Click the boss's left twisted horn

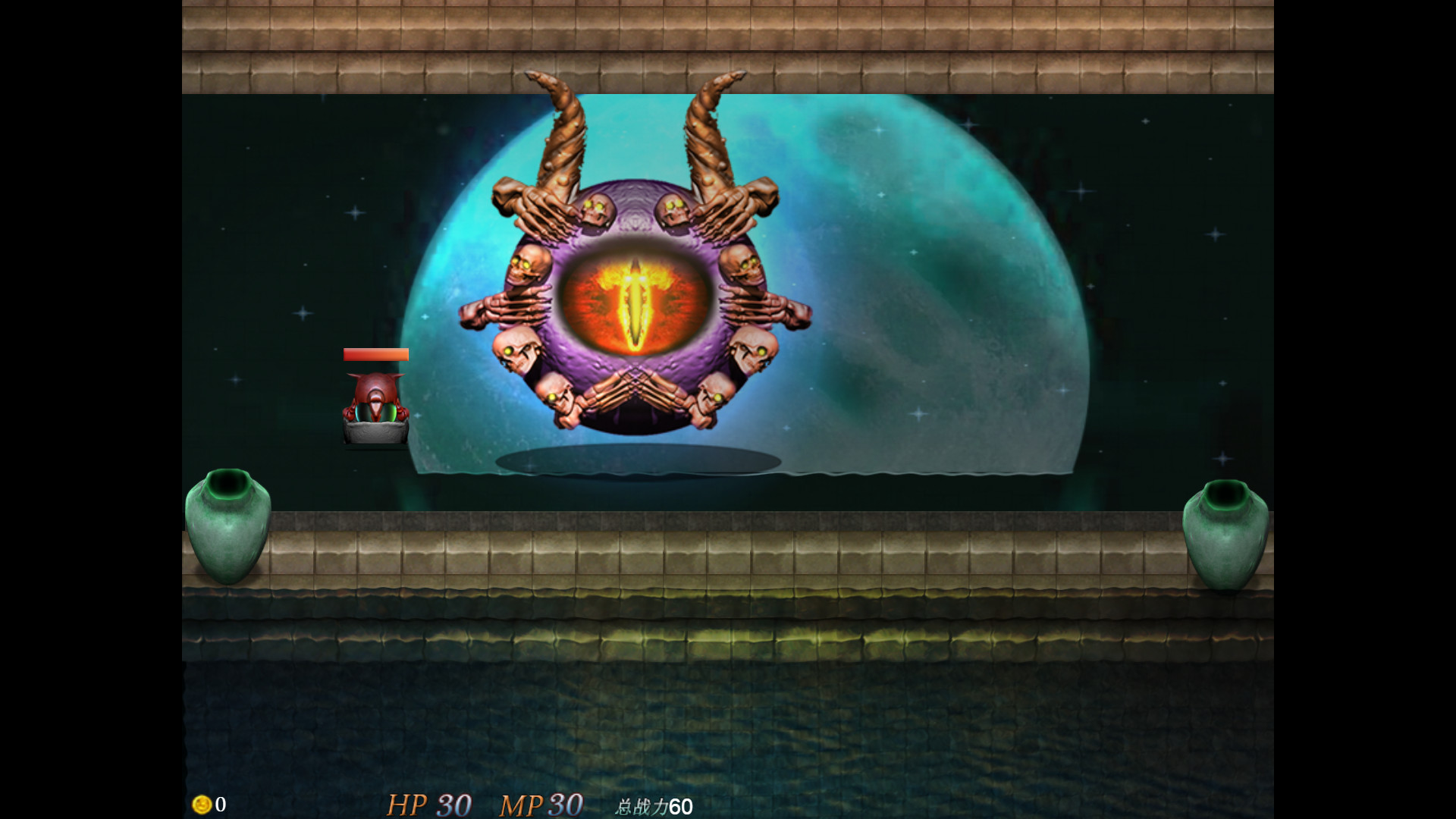(x=561, y=129)
